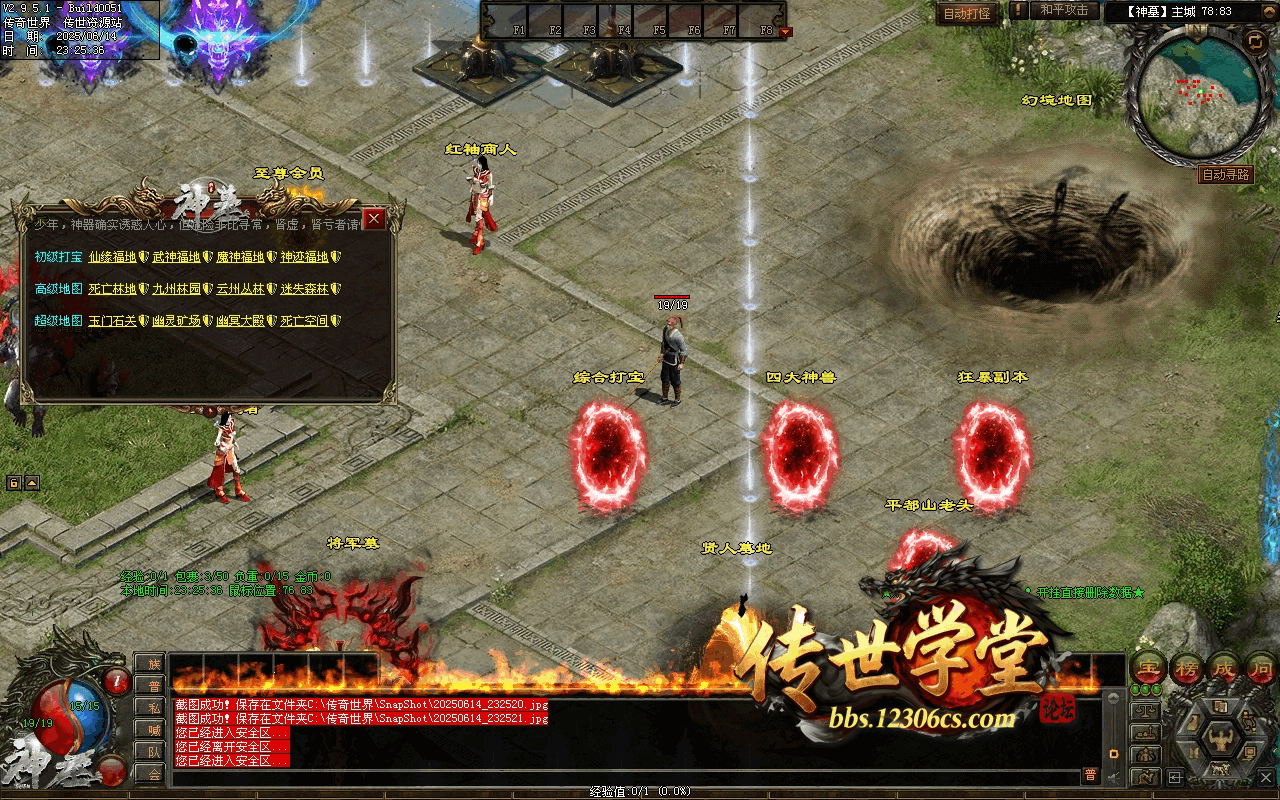
Task: Click the minimap's swap-arrows button
Action: (1254, 41)
